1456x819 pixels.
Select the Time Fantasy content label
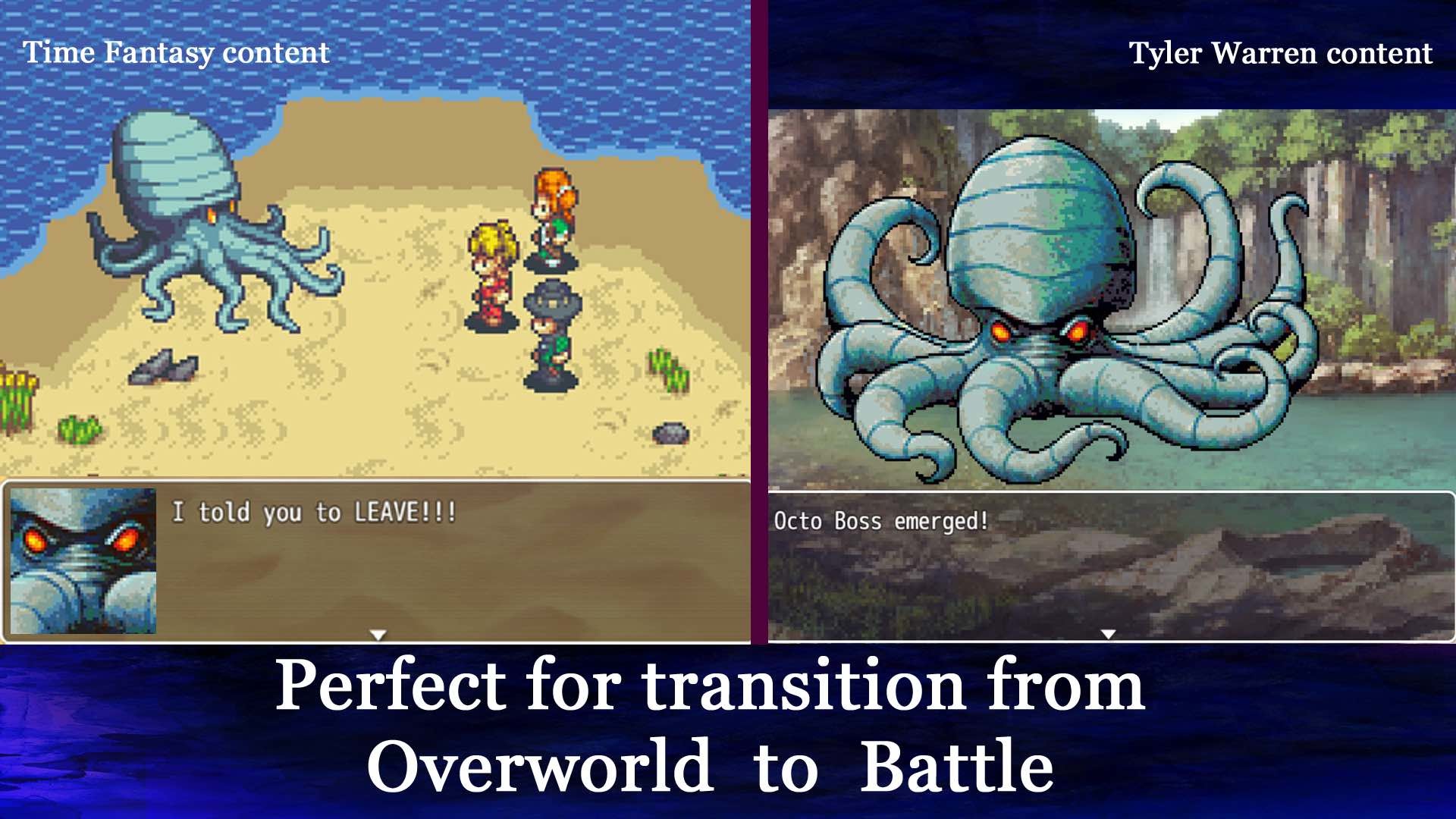tap(176, 53)
